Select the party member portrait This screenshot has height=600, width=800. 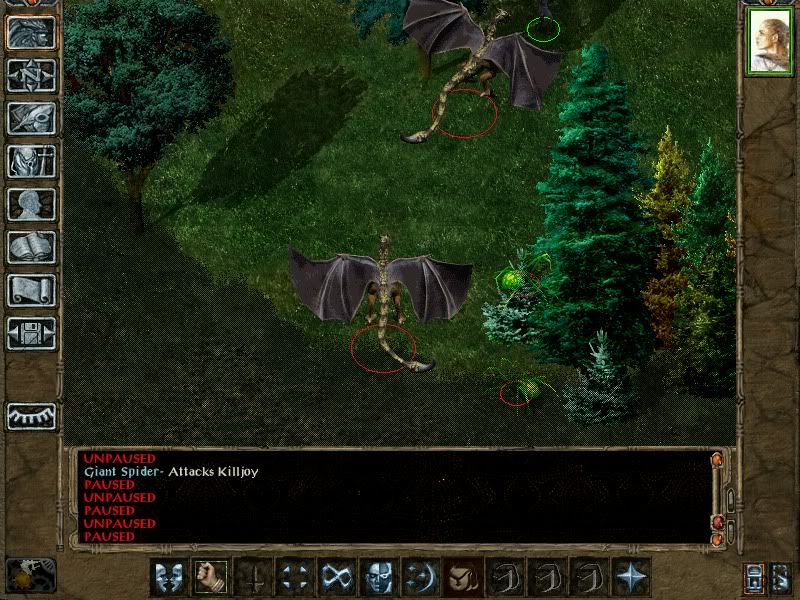click(768, 44)
